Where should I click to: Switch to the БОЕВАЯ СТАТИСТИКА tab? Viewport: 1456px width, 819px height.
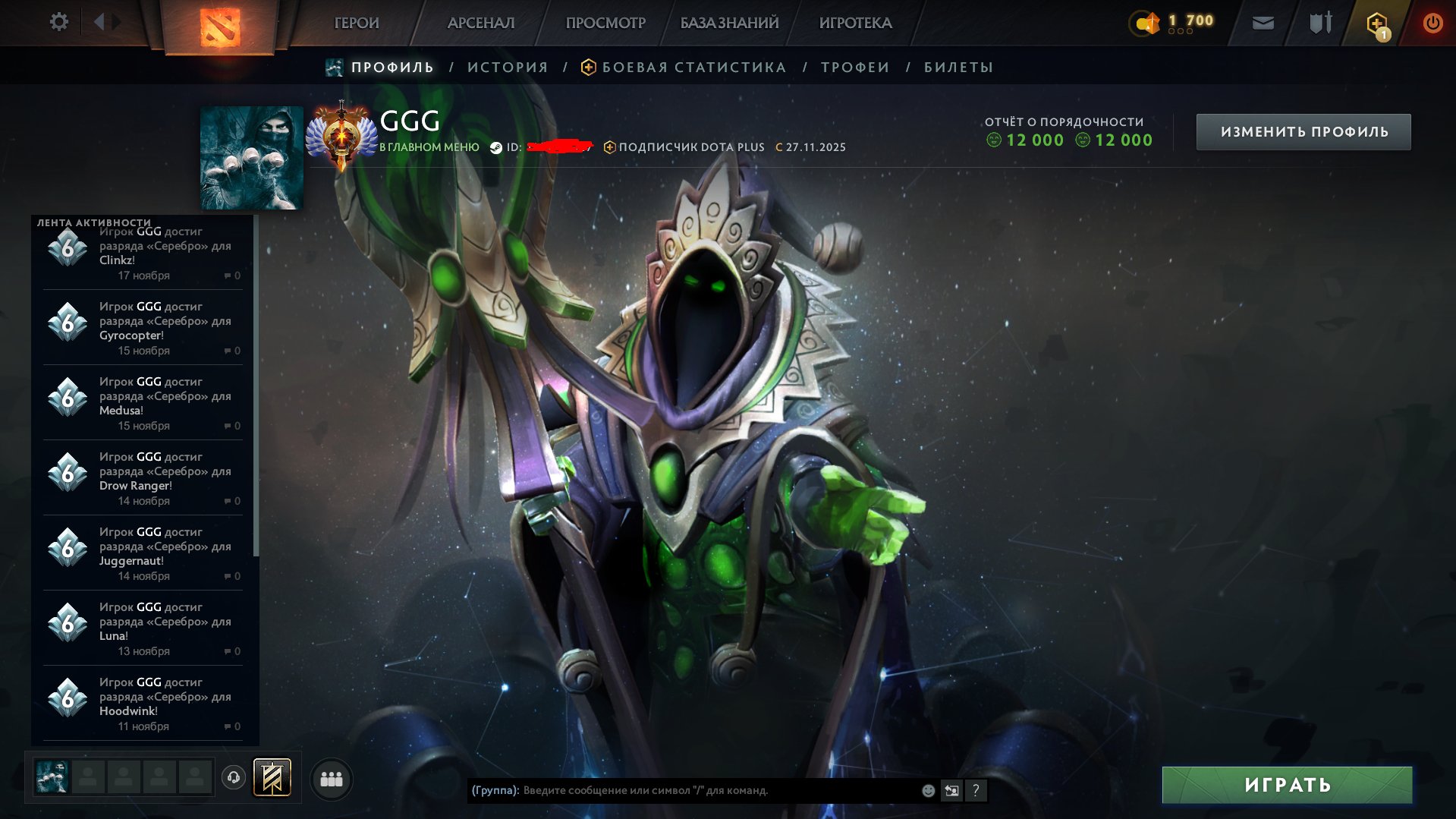tap(693, 67)
